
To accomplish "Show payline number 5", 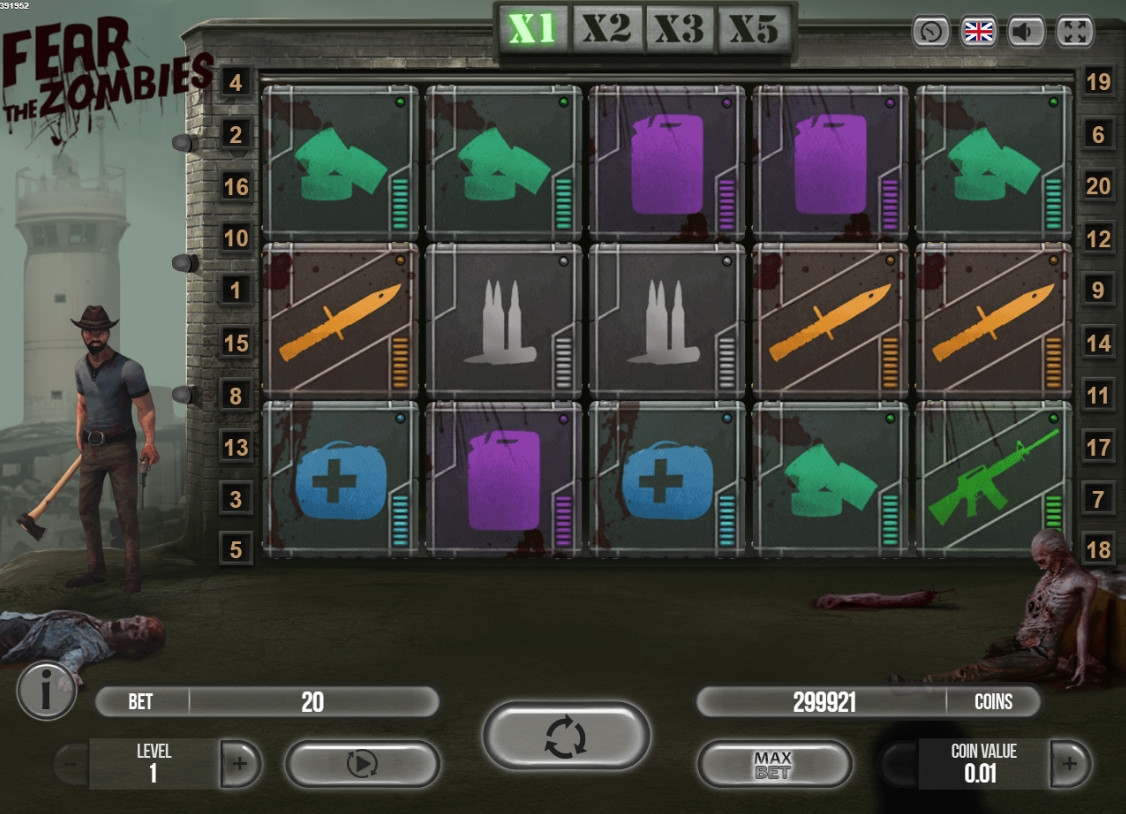I will pyautogui.click(x=236, y=550).
